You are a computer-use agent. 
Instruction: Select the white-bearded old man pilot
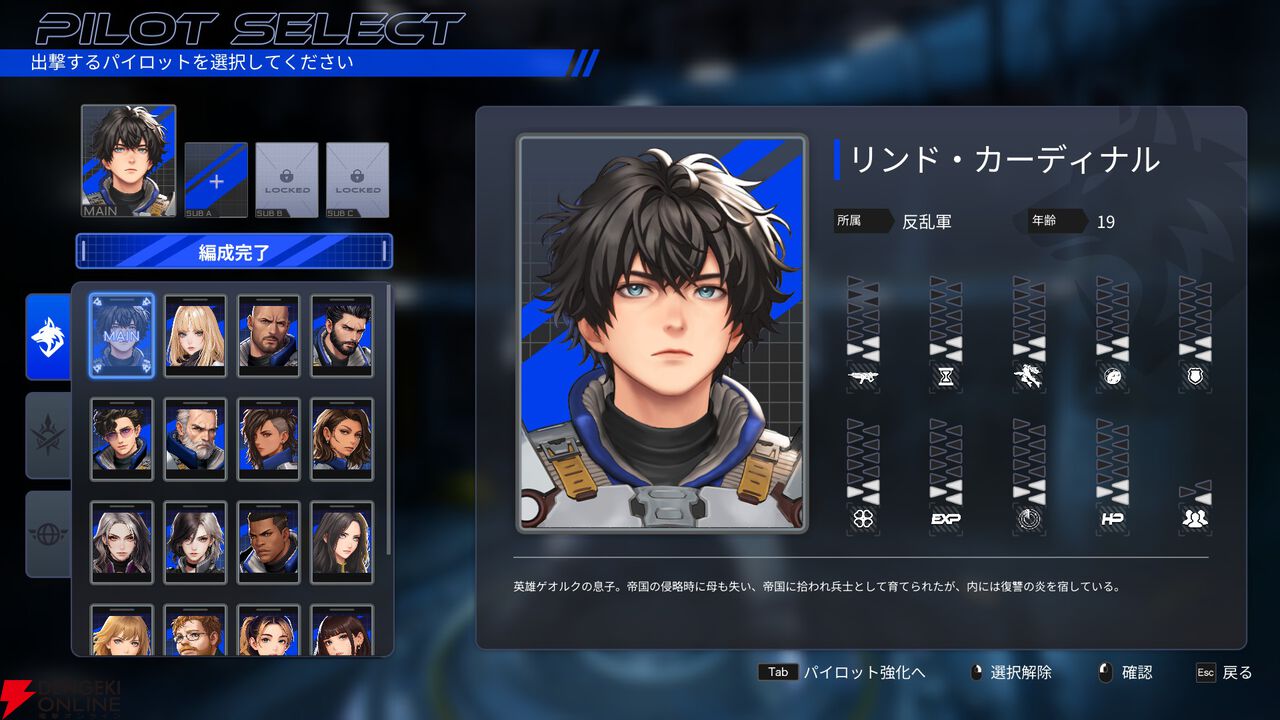tap(195, 439)
